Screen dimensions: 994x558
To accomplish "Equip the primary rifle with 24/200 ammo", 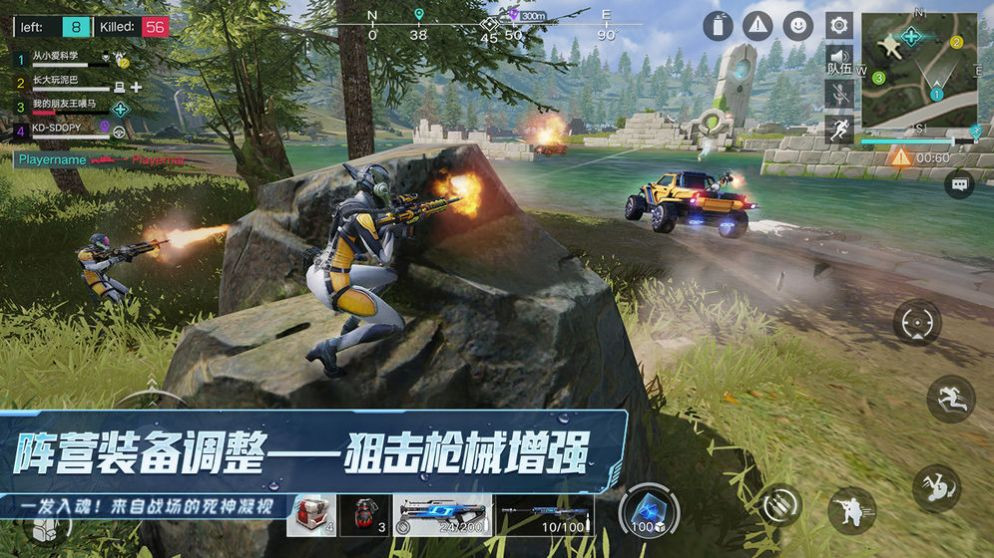I will click(x=443, y=515).
